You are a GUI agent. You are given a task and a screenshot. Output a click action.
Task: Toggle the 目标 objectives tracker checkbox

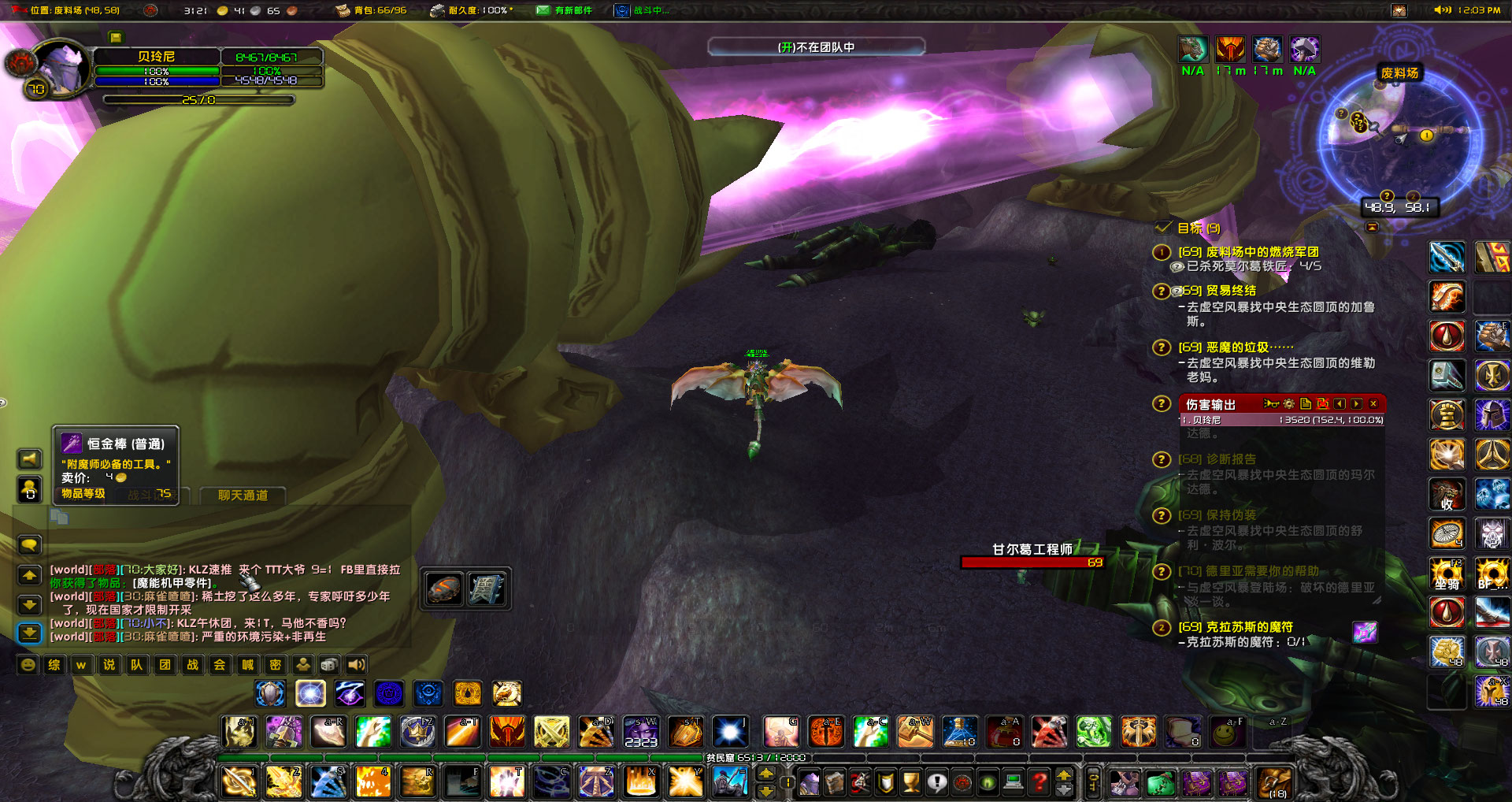click(x=1163, y=228)
